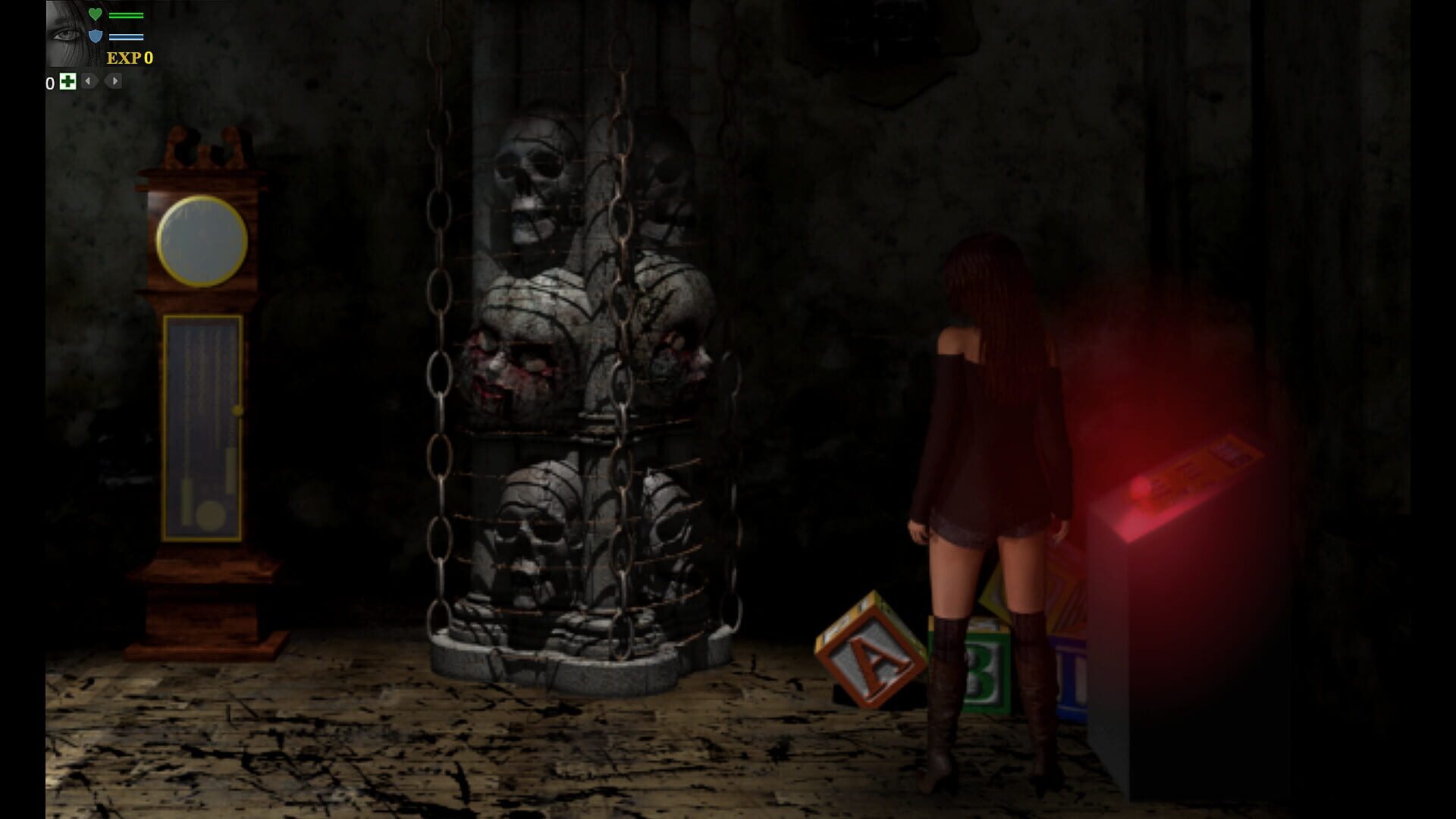Screen dimensions: 1456x819
Task: Cycle items with the right arrow button
Action: (112, 82)
